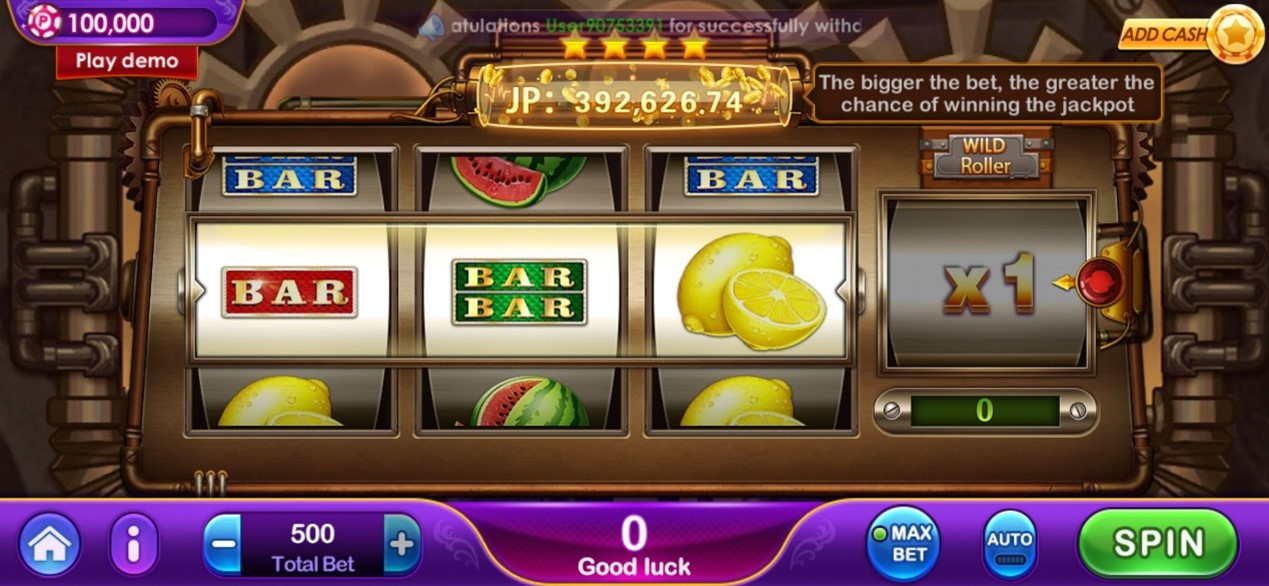Viewport: 1269px width, 586px height.
Task: Decrease total bet with the minus button
Action: point(222,545)
